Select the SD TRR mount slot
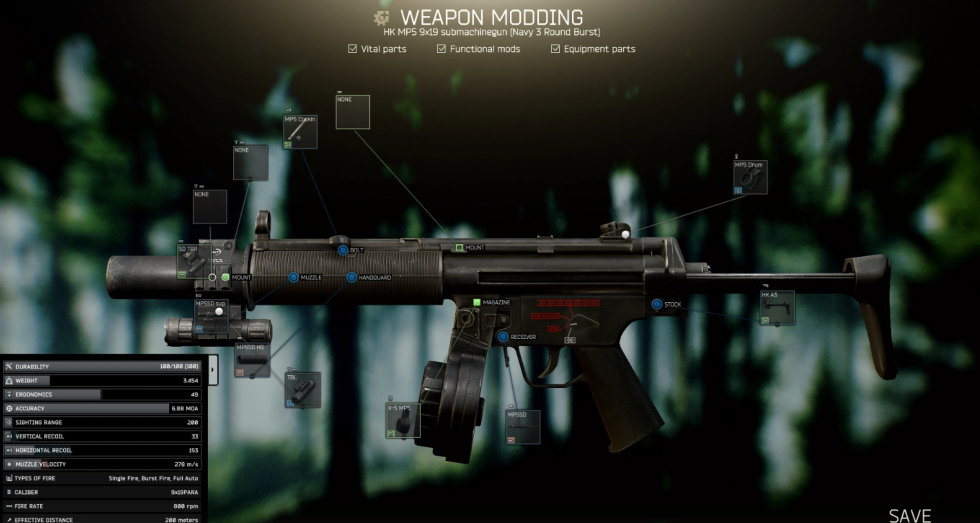The height and width of the screenshot is (523, 980). [x=193, y=259]
